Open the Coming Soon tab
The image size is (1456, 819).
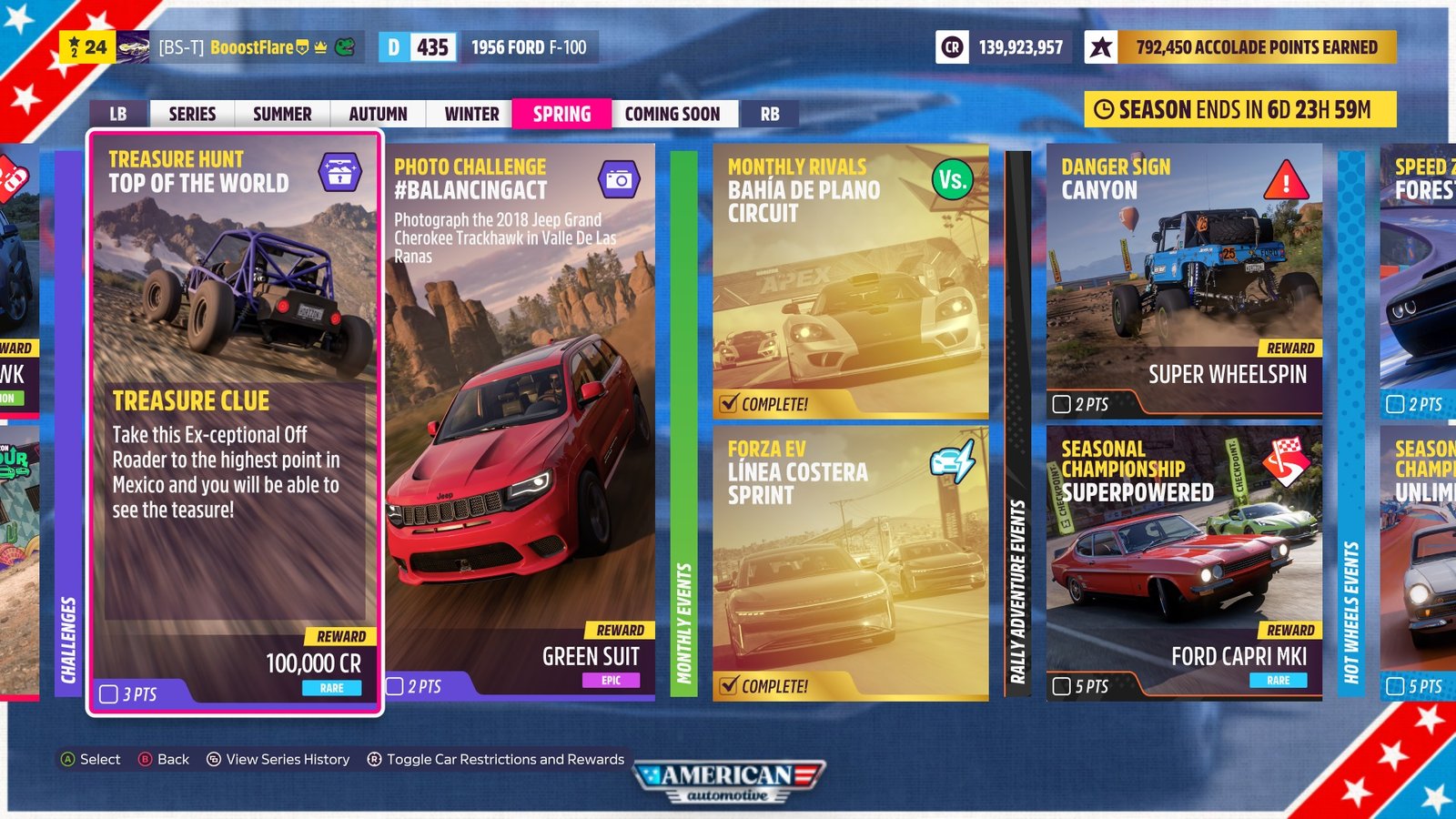(673, 114)
